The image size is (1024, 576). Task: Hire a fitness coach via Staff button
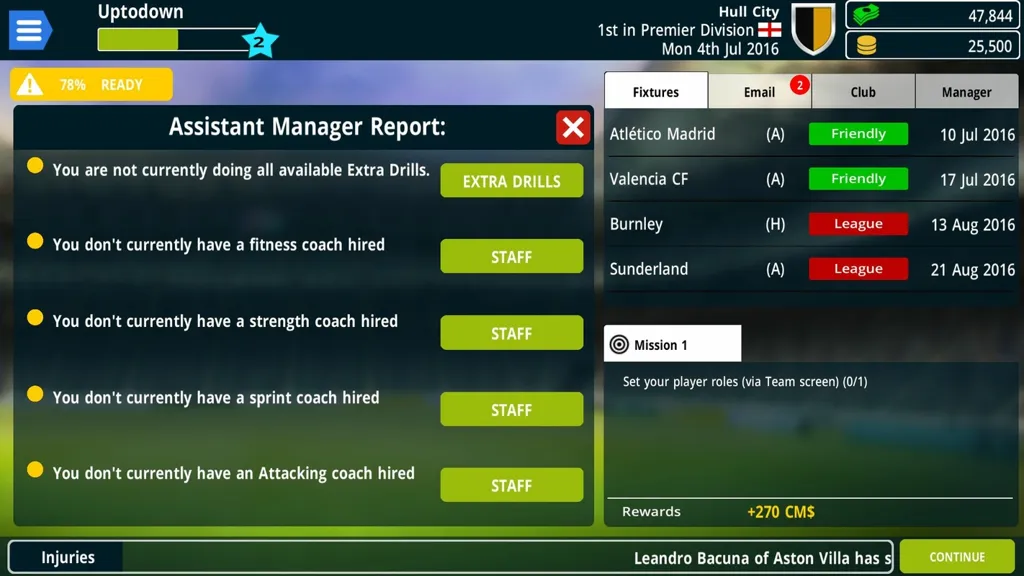pos(511,257)
